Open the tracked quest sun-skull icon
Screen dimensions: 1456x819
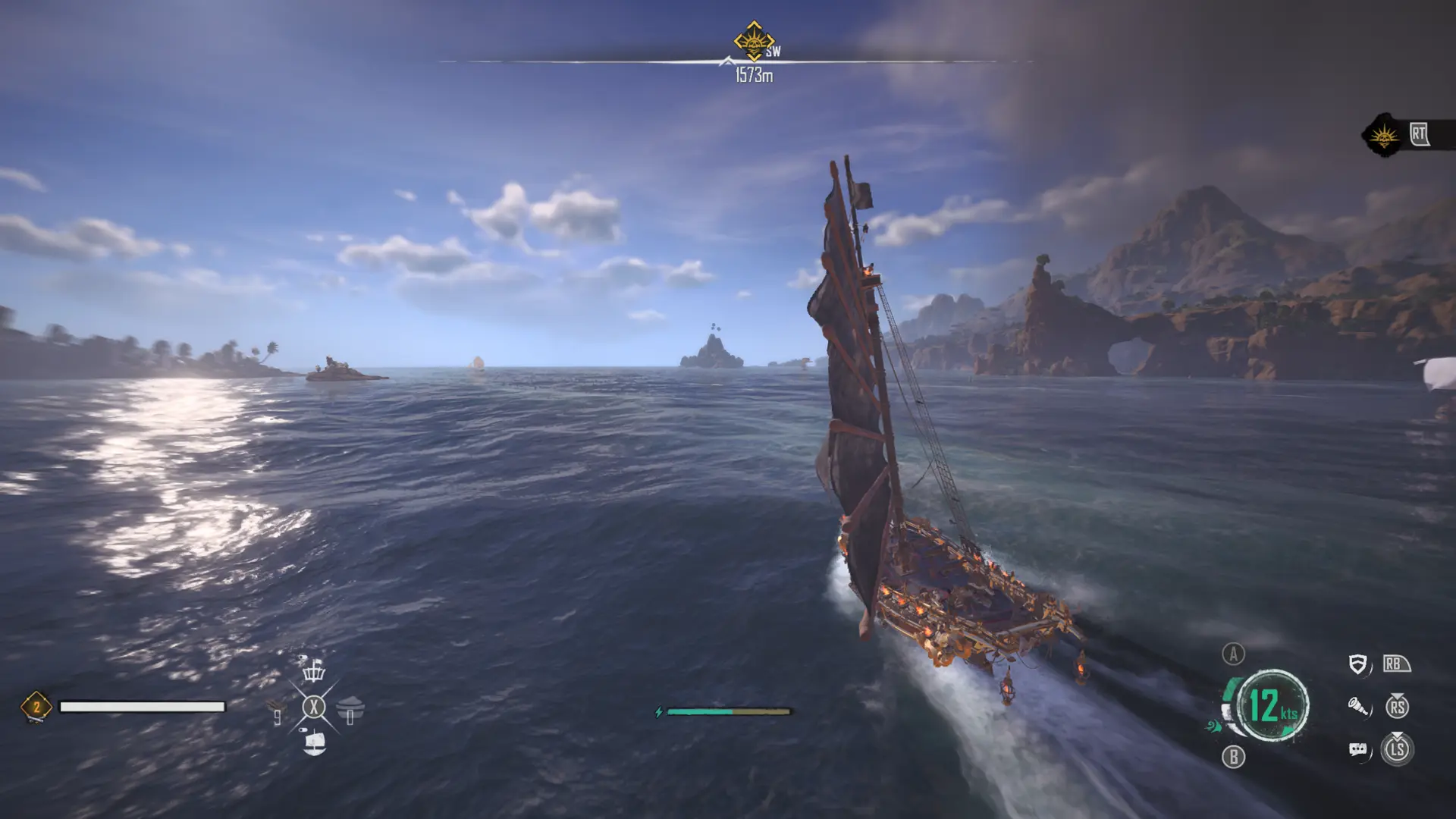tap(1385, 136)
